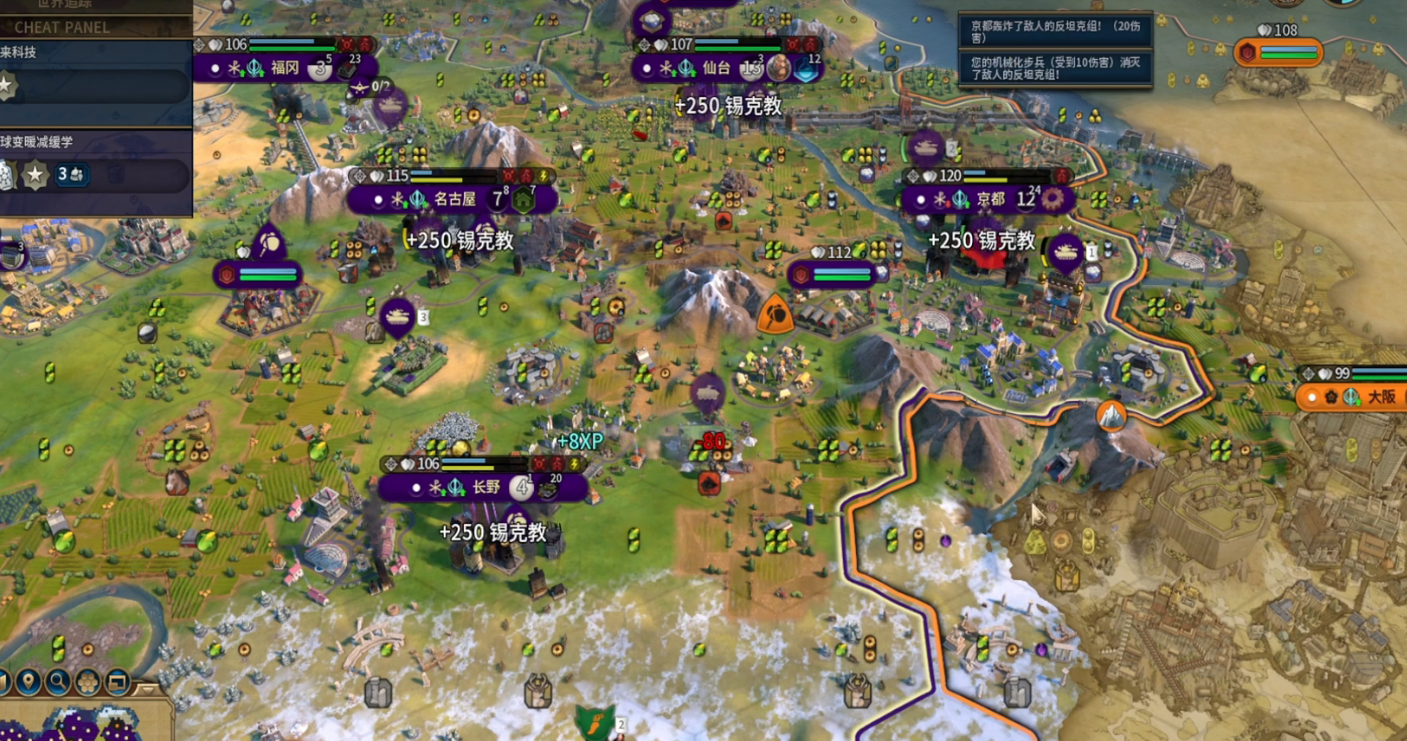Click the minimap fullscreen size button
This screenshot has height=741, width=1407.
[118, 683]
